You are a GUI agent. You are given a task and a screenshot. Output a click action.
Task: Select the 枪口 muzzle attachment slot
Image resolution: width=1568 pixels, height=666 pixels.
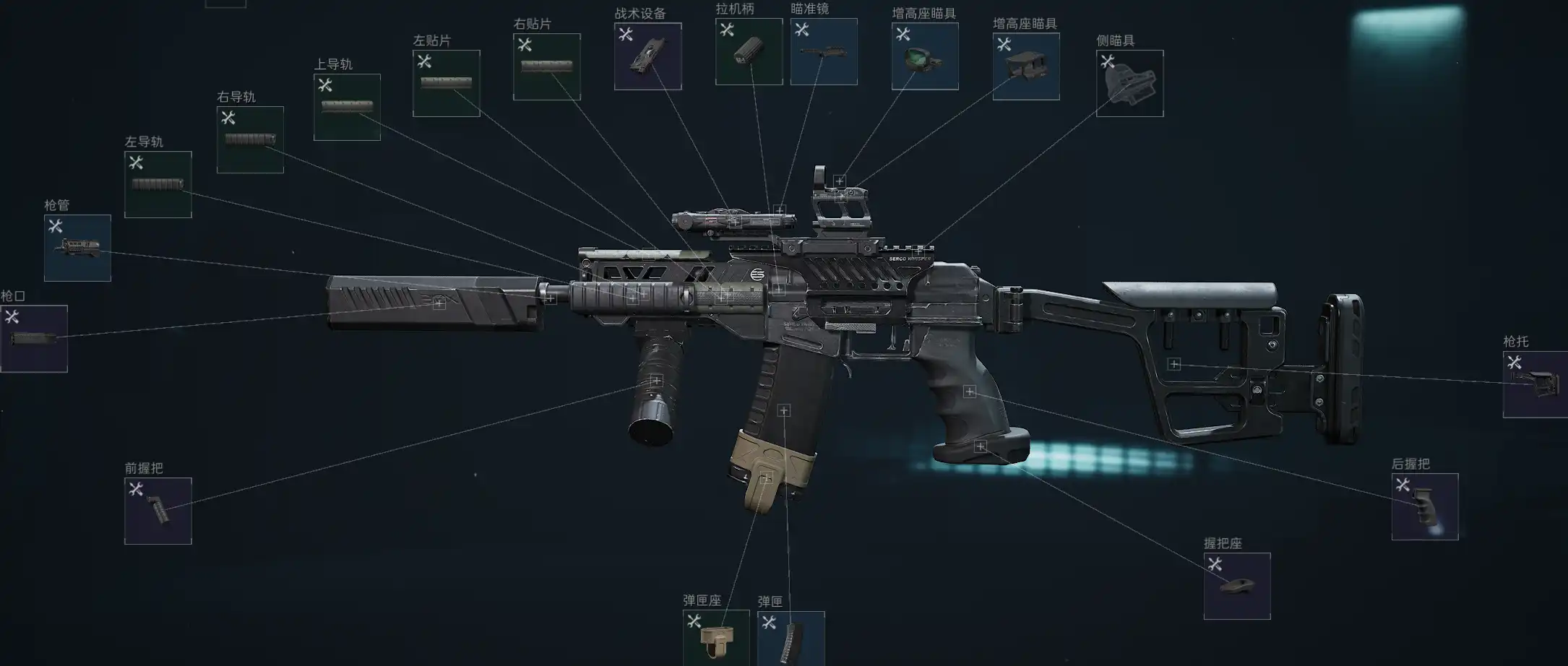point(34,339)
